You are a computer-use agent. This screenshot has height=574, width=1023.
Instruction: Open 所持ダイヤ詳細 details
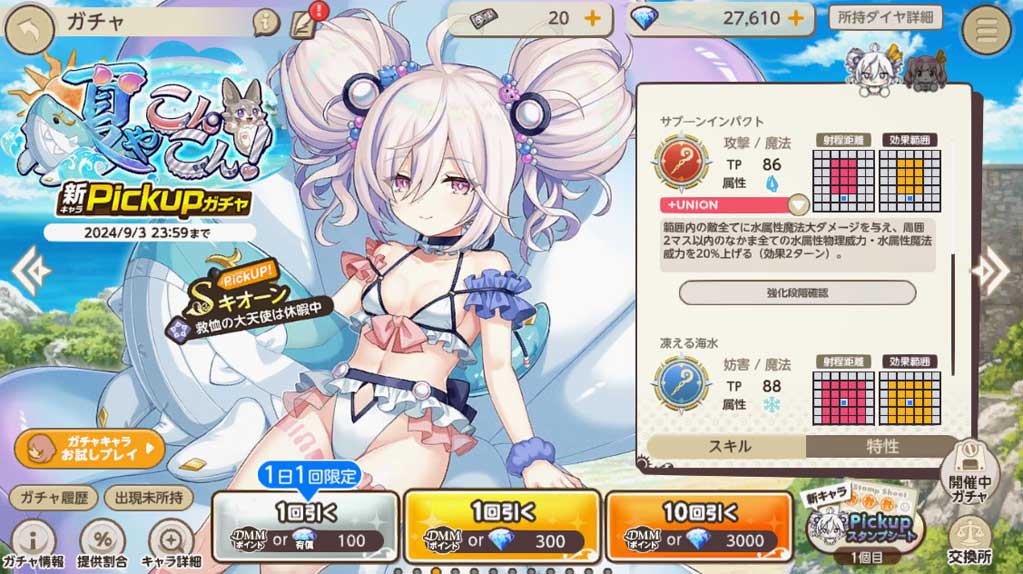click(x=885, y=17)
